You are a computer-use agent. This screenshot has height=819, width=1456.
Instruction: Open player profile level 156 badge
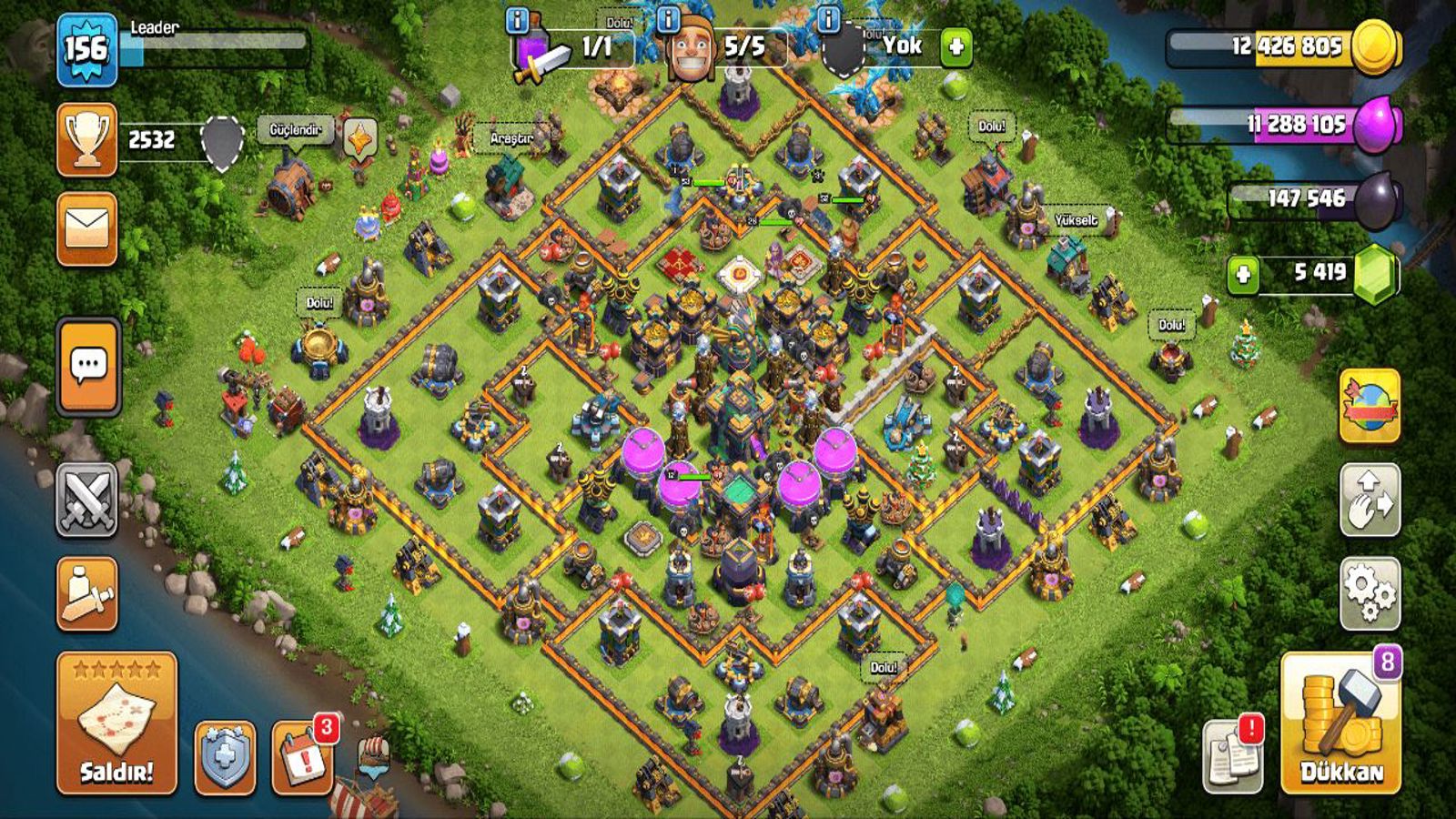tap(86, 49)
